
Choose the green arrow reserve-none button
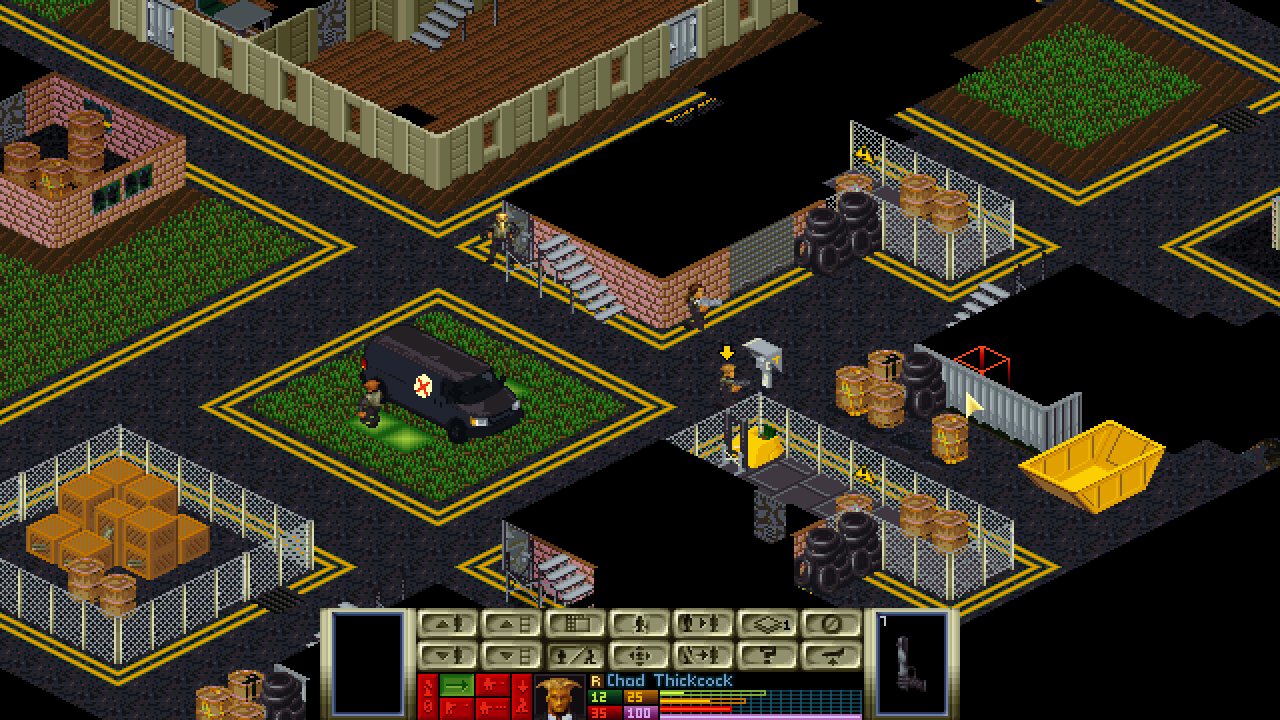pyautogui.click(x=457, y=686)
